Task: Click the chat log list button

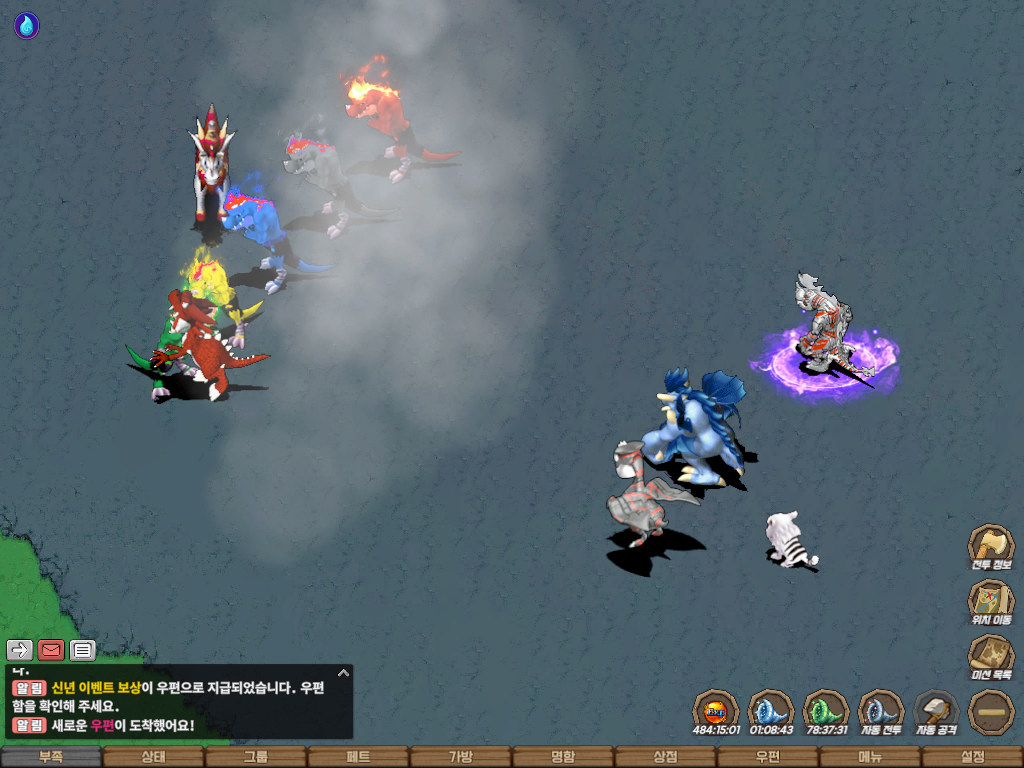Action: click(x=83, y=650)
